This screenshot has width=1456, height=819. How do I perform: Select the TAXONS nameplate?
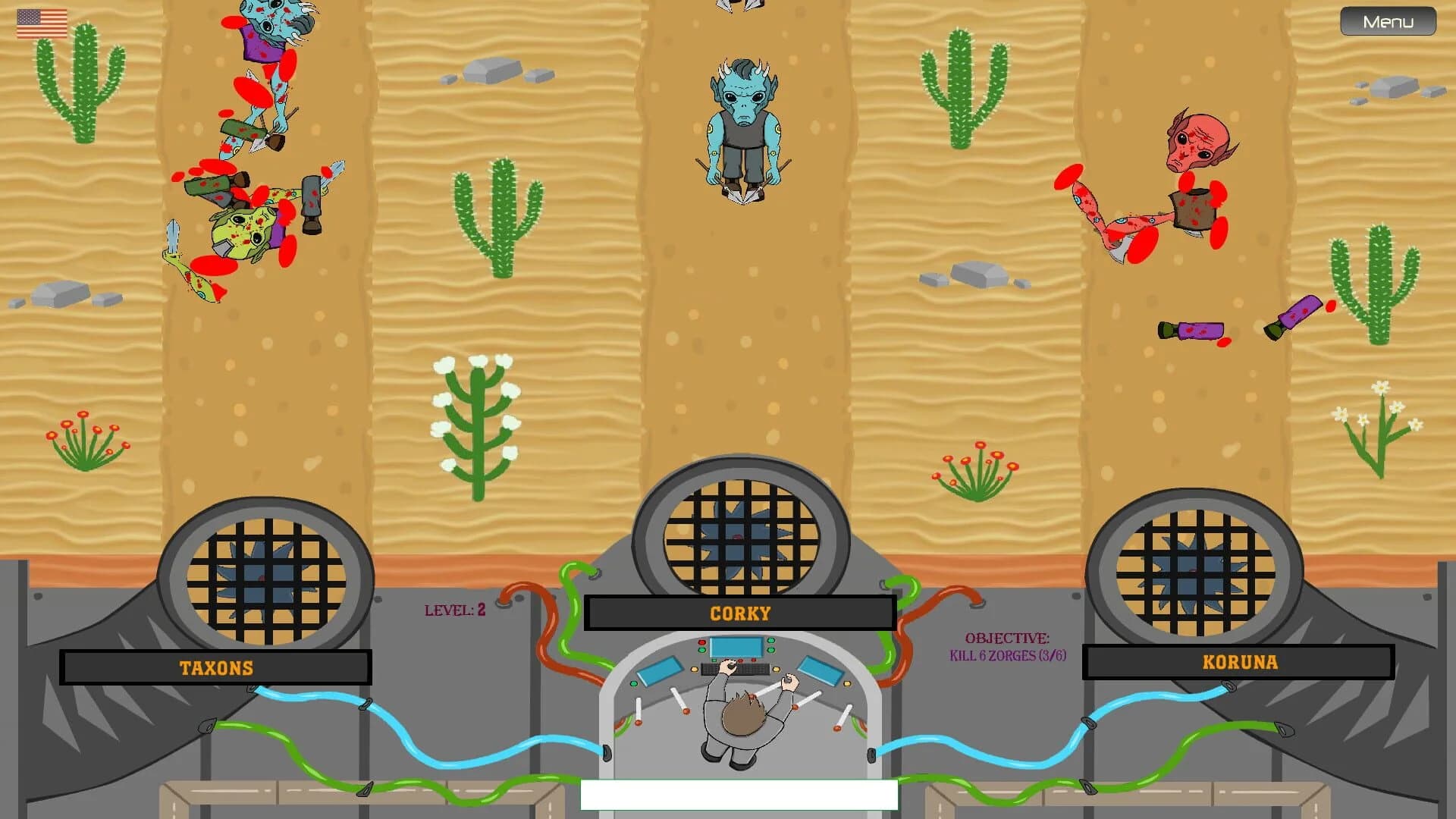coord(215,667)
